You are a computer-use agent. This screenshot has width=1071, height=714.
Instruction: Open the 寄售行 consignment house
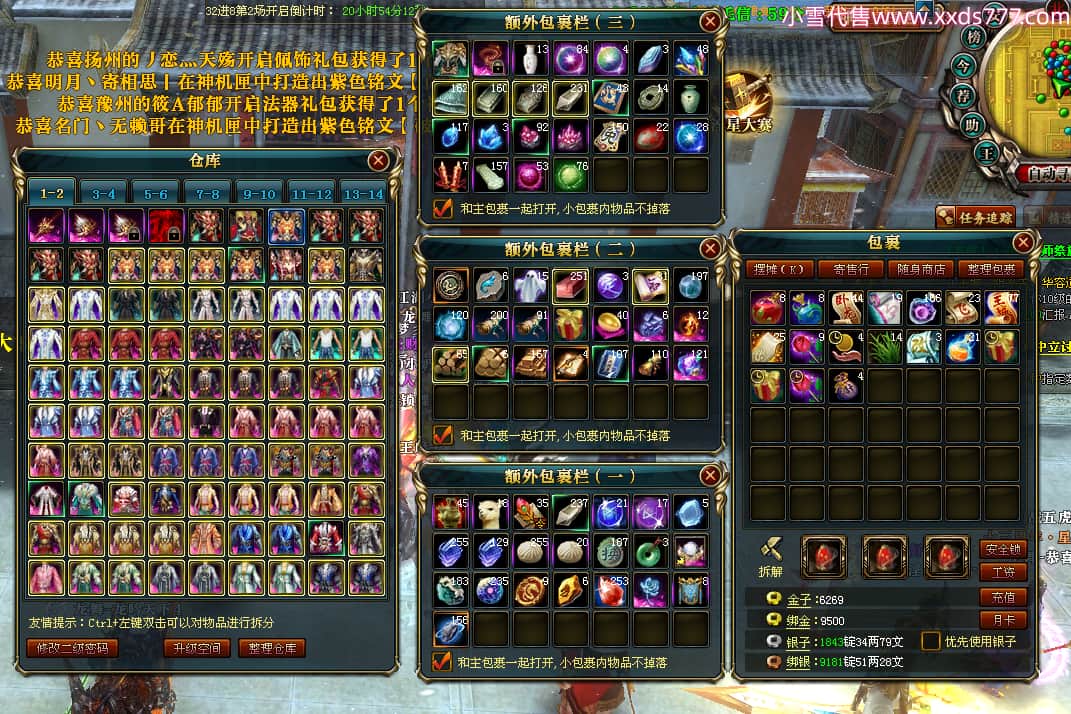[850, 269]
